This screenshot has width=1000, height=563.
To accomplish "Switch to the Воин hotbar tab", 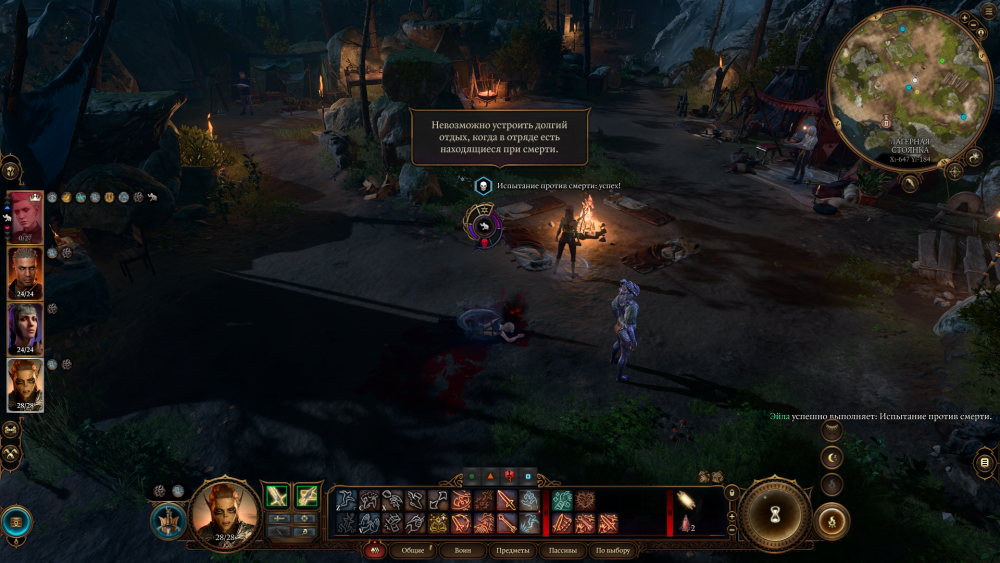I will (x=463, y=550).
